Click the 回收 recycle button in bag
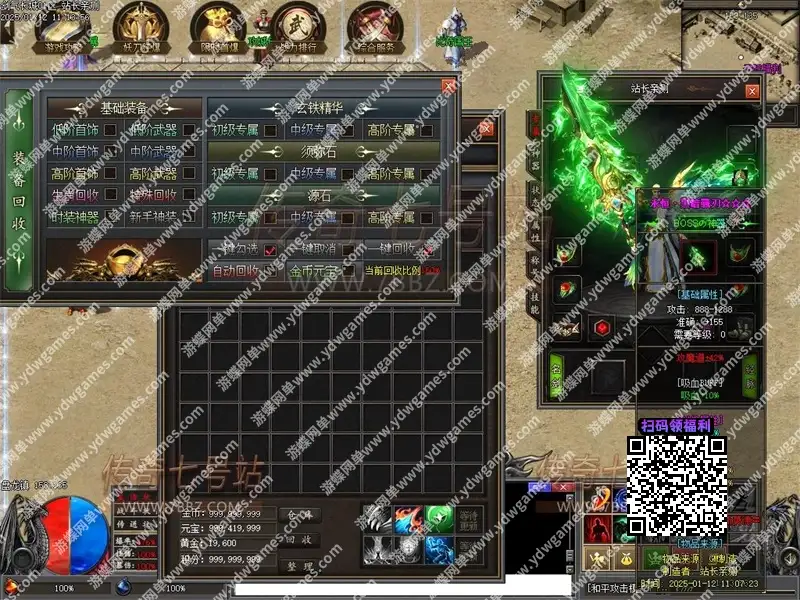800x600 pixels. (299, 539)
